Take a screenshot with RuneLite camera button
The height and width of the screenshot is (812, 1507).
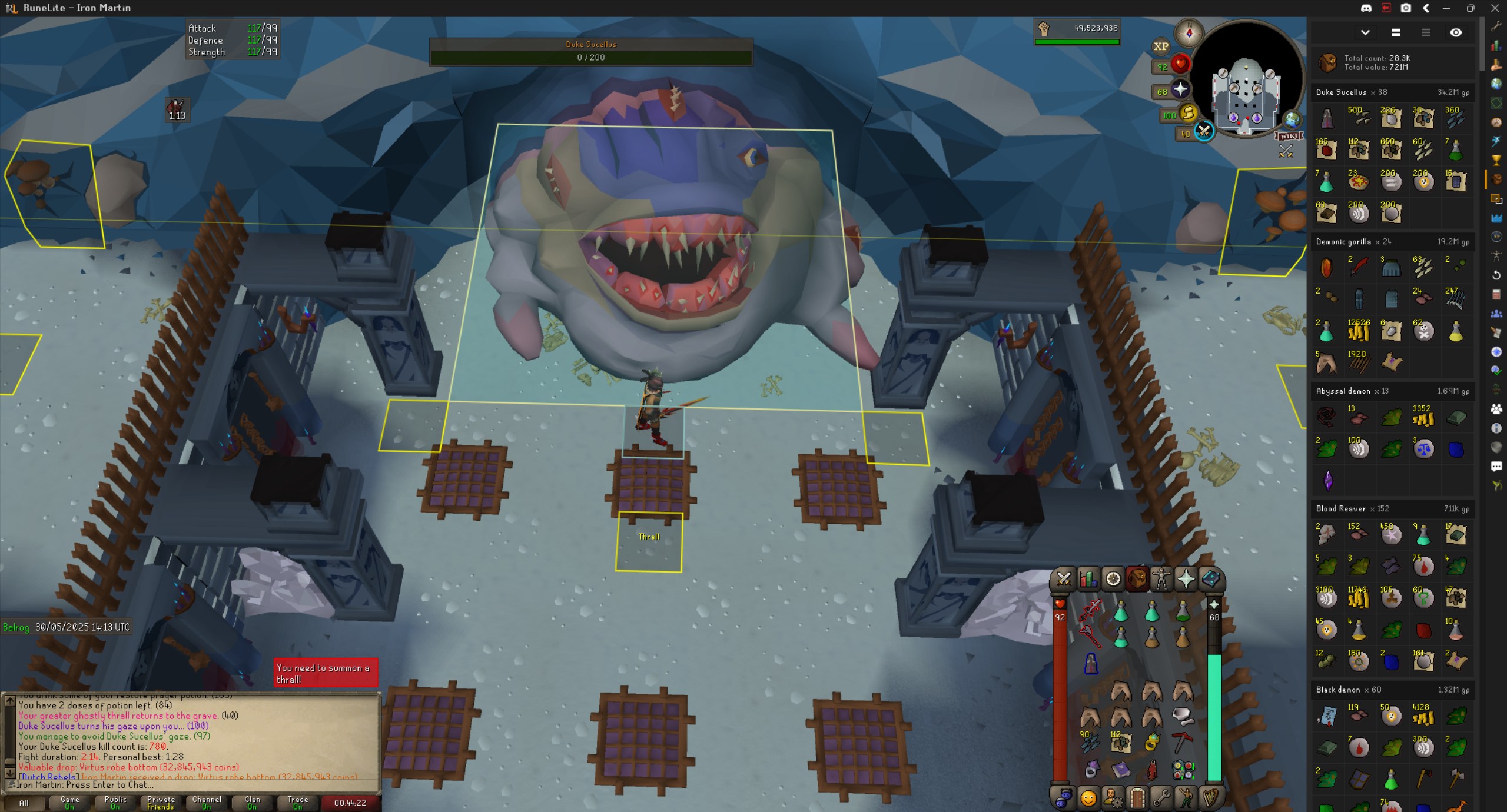(x=1406, y=8)
